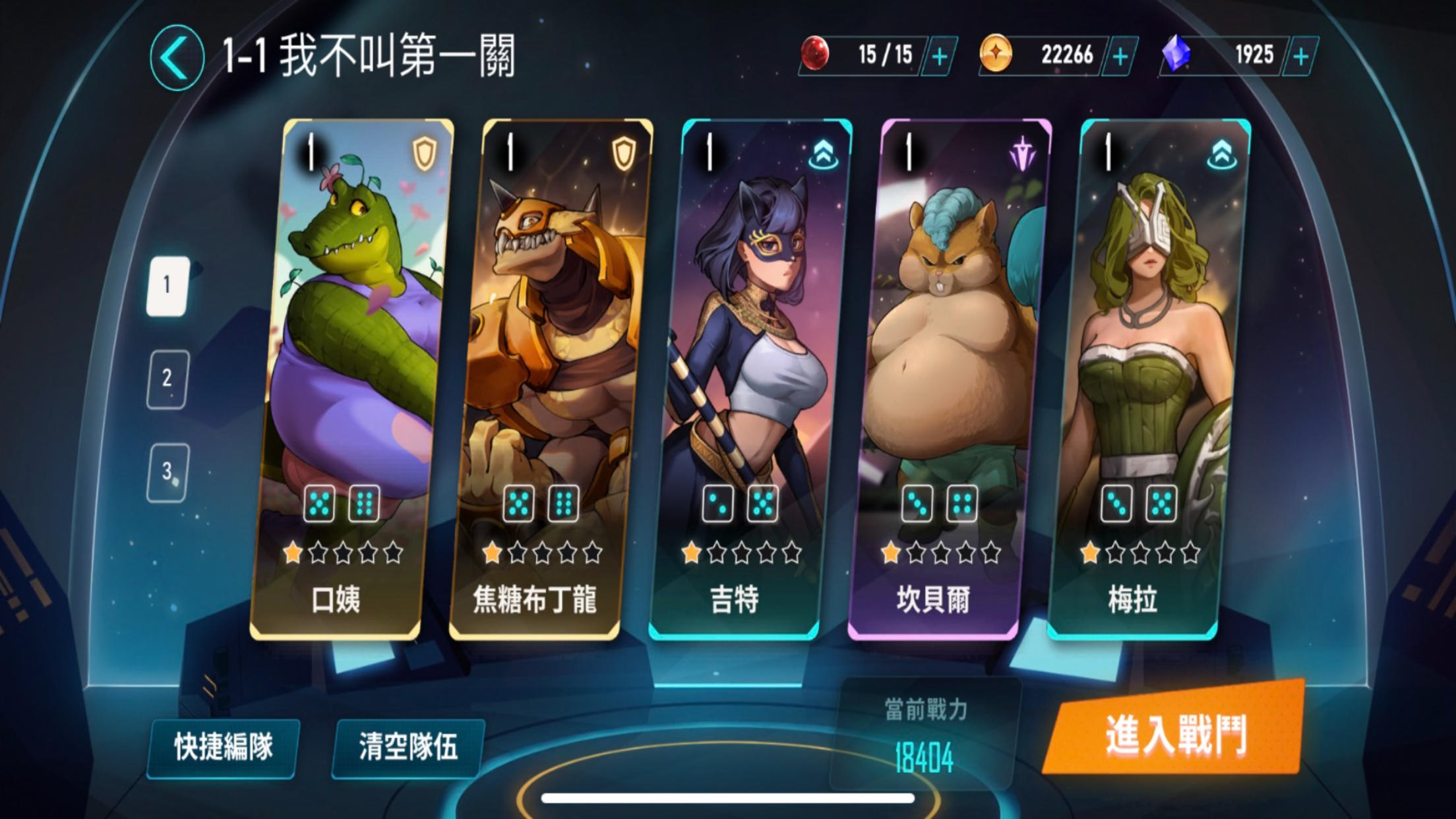Switch to team preset 2

pyautogui.click(x=167, y=379)
